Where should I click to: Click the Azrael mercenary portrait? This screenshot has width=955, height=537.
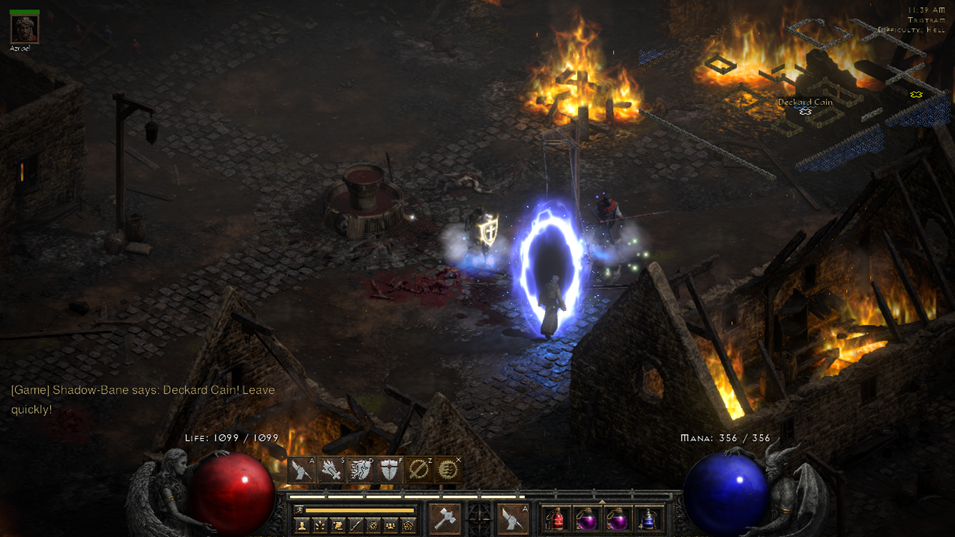[x=24, y=29]
